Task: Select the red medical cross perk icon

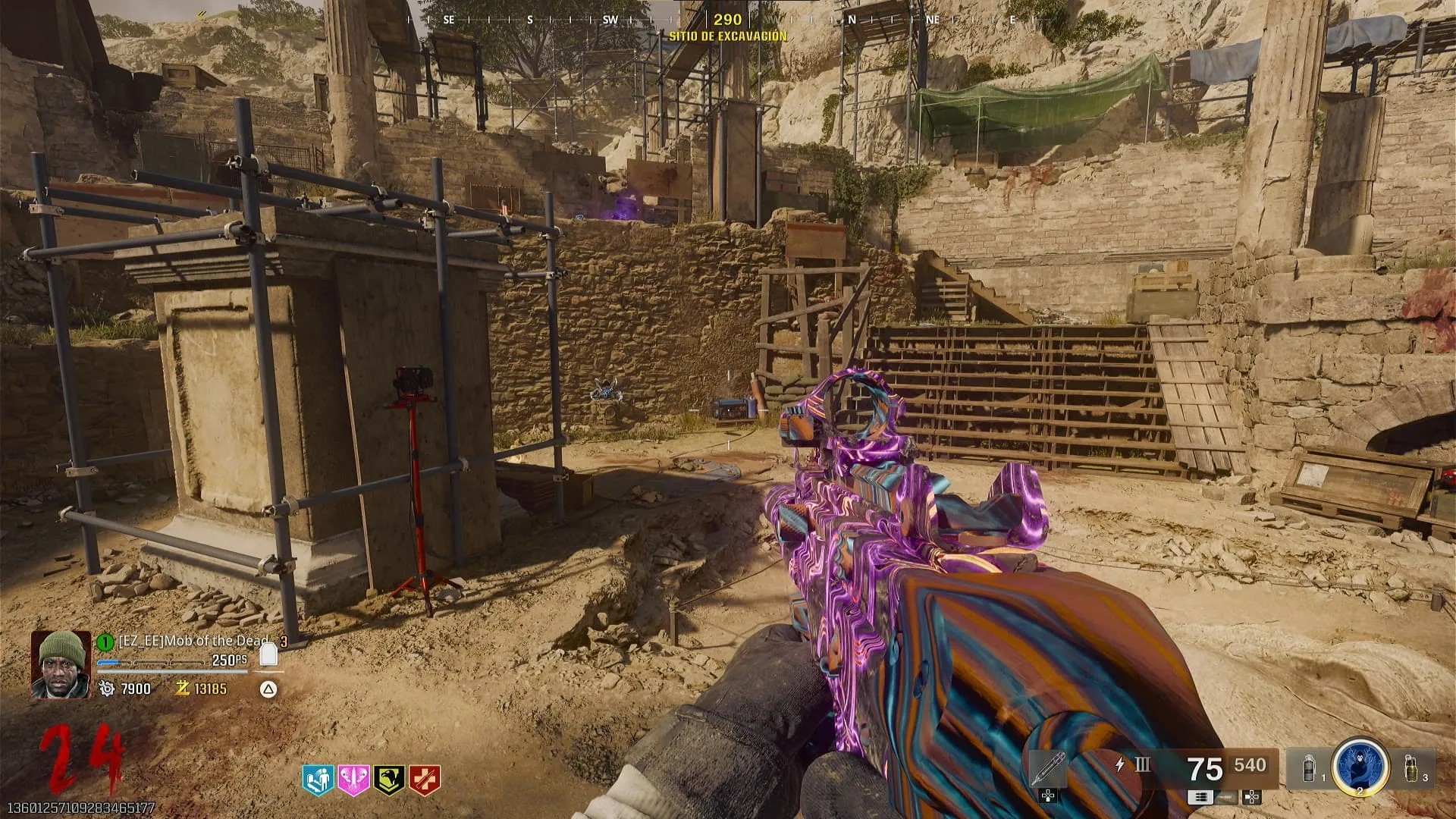Action: click(x=425, y=780)
